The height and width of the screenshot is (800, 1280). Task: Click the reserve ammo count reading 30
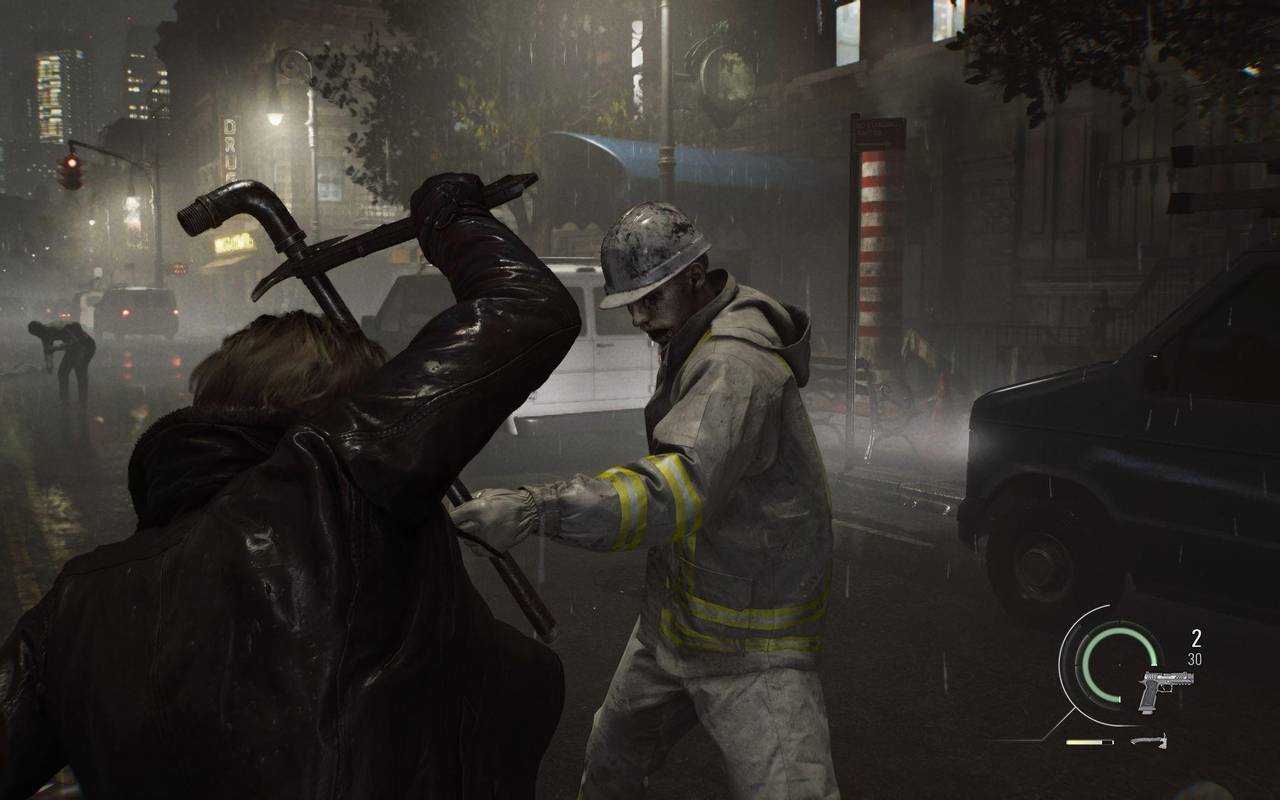pos(1195,659)
